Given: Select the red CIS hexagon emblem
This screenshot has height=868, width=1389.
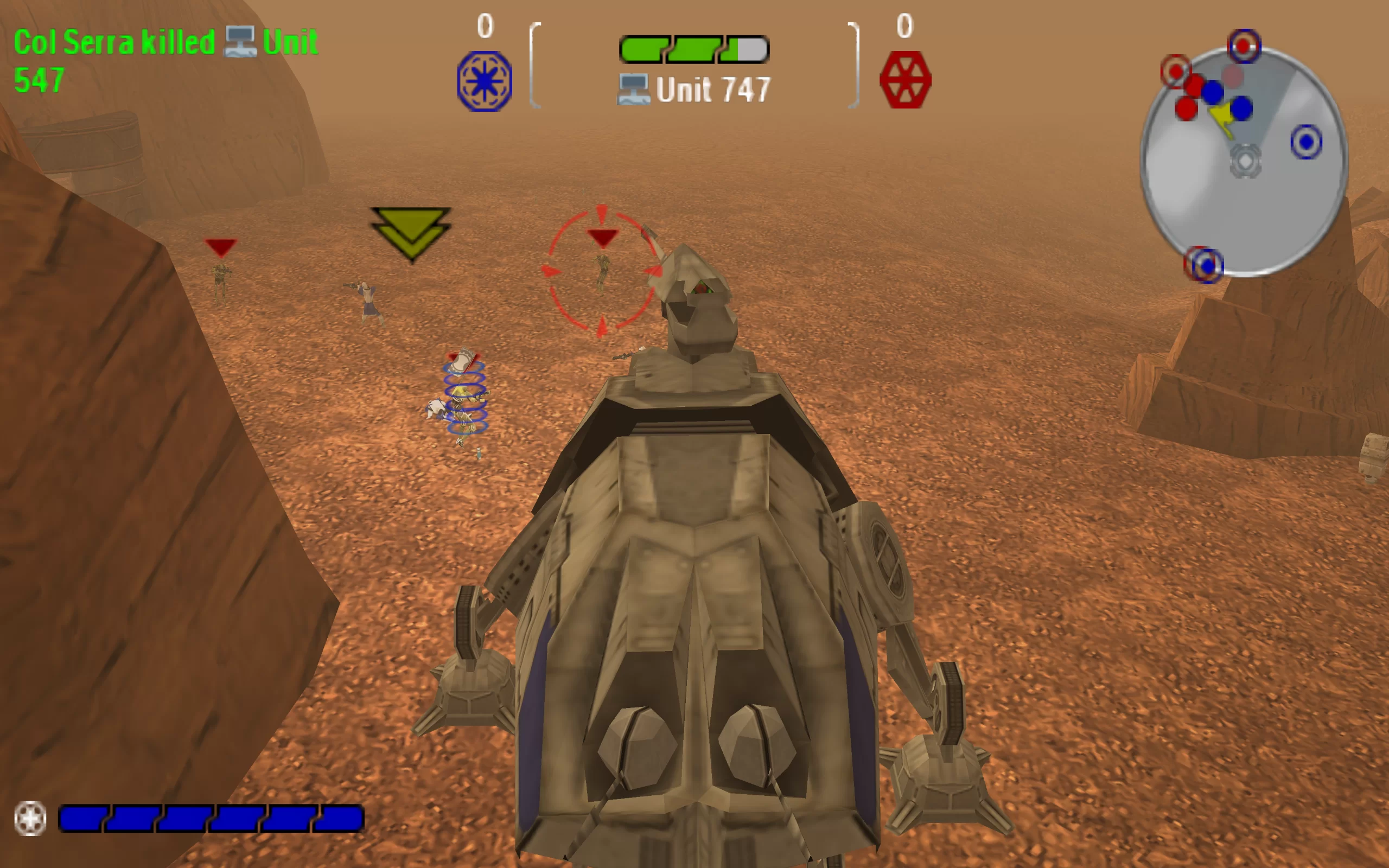Looking at the screenshot, I should [x=905, y=80].
